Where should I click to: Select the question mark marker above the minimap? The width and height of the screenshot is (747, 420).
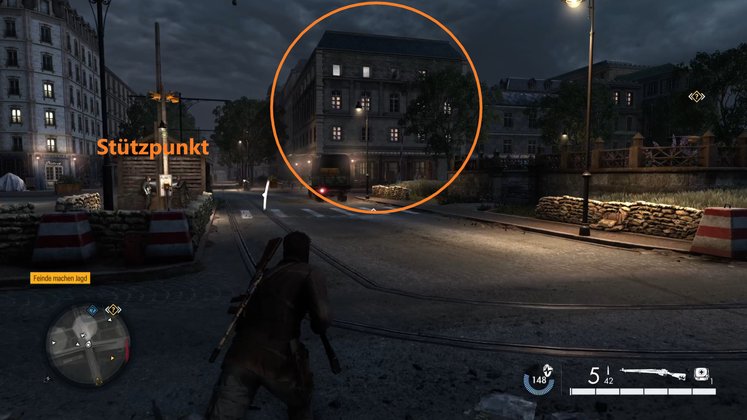(x=114, y=310)
